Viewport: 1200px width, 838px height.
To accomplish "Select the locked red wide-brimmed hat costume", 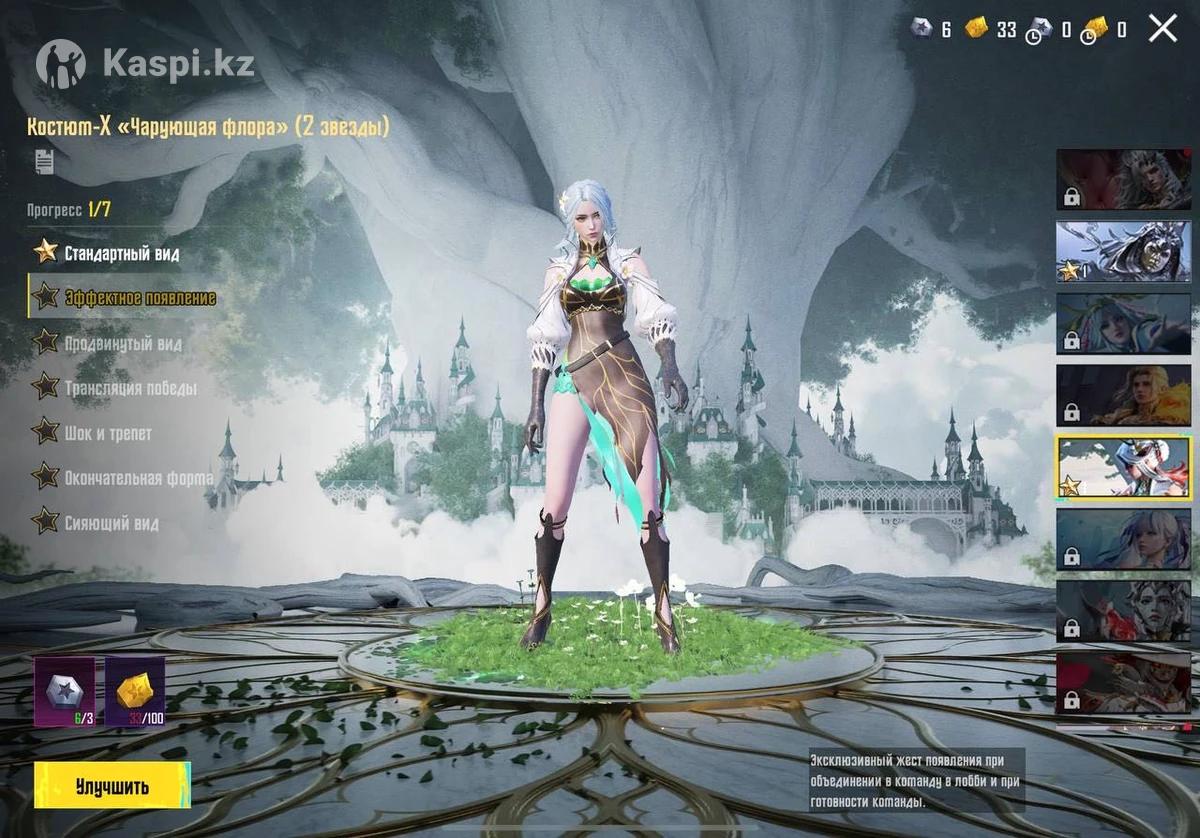I will pyautogui.click(x=1123, y=683).
